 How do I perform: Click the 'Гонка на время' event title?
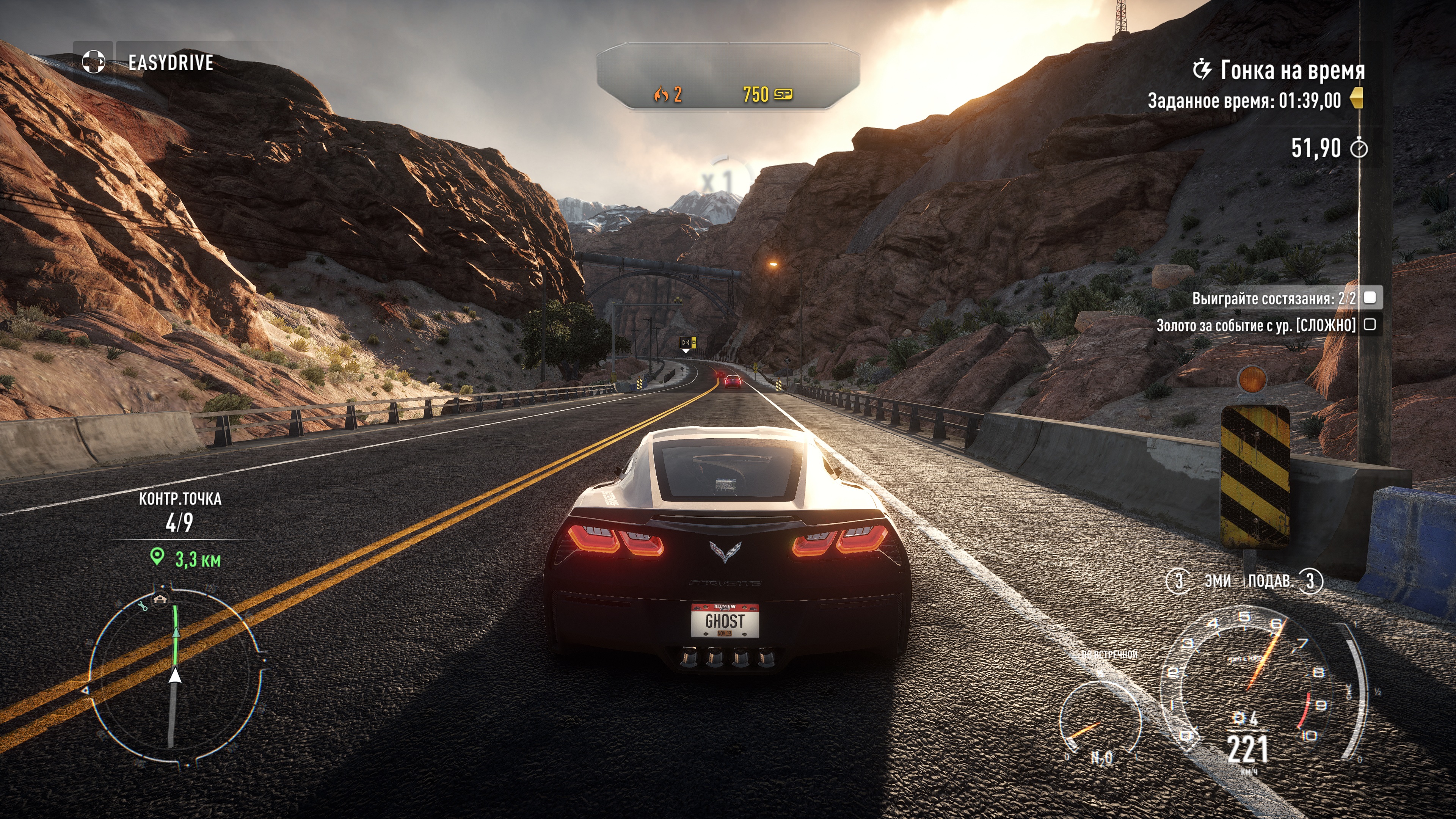click(1292, 71)
